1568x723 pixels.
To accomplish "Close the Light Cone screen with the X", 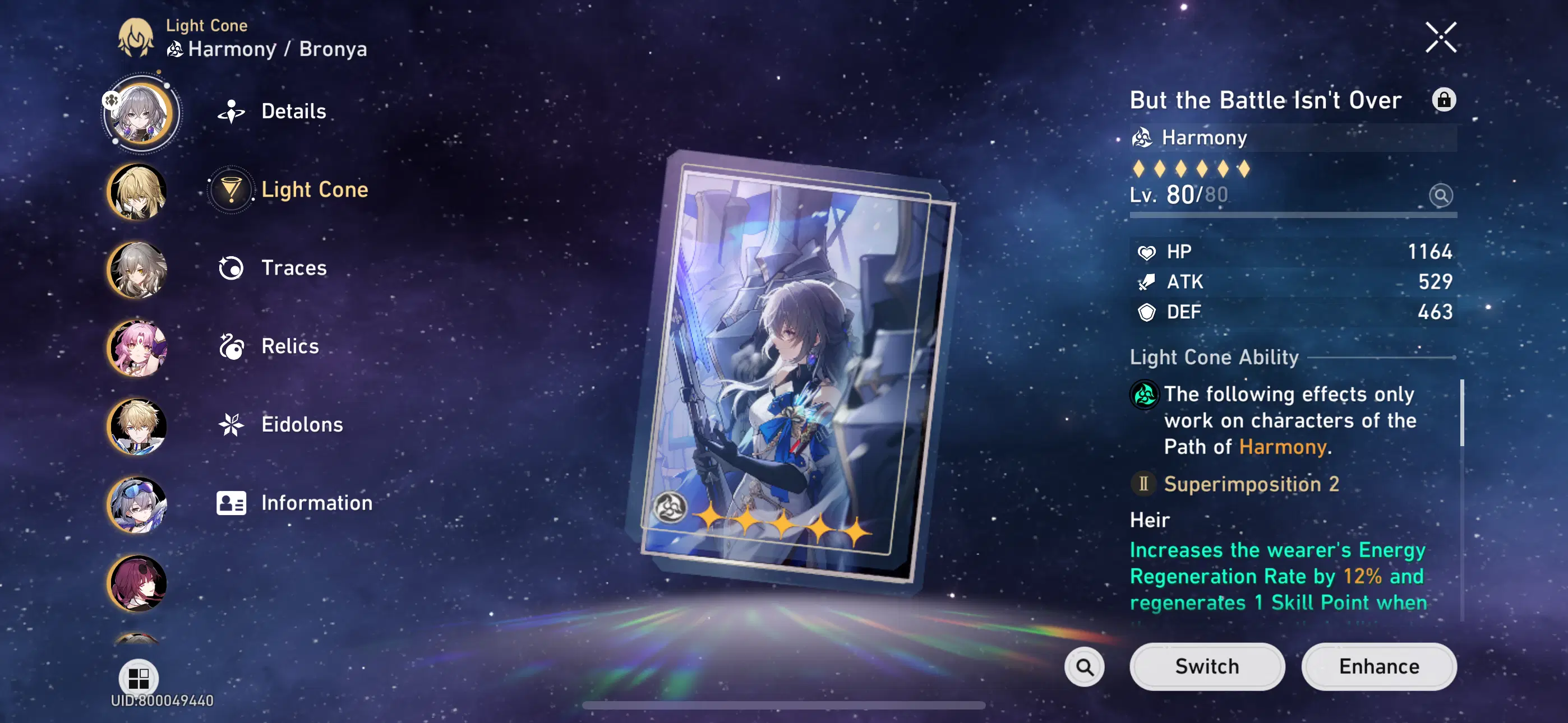I will 1441,36.
